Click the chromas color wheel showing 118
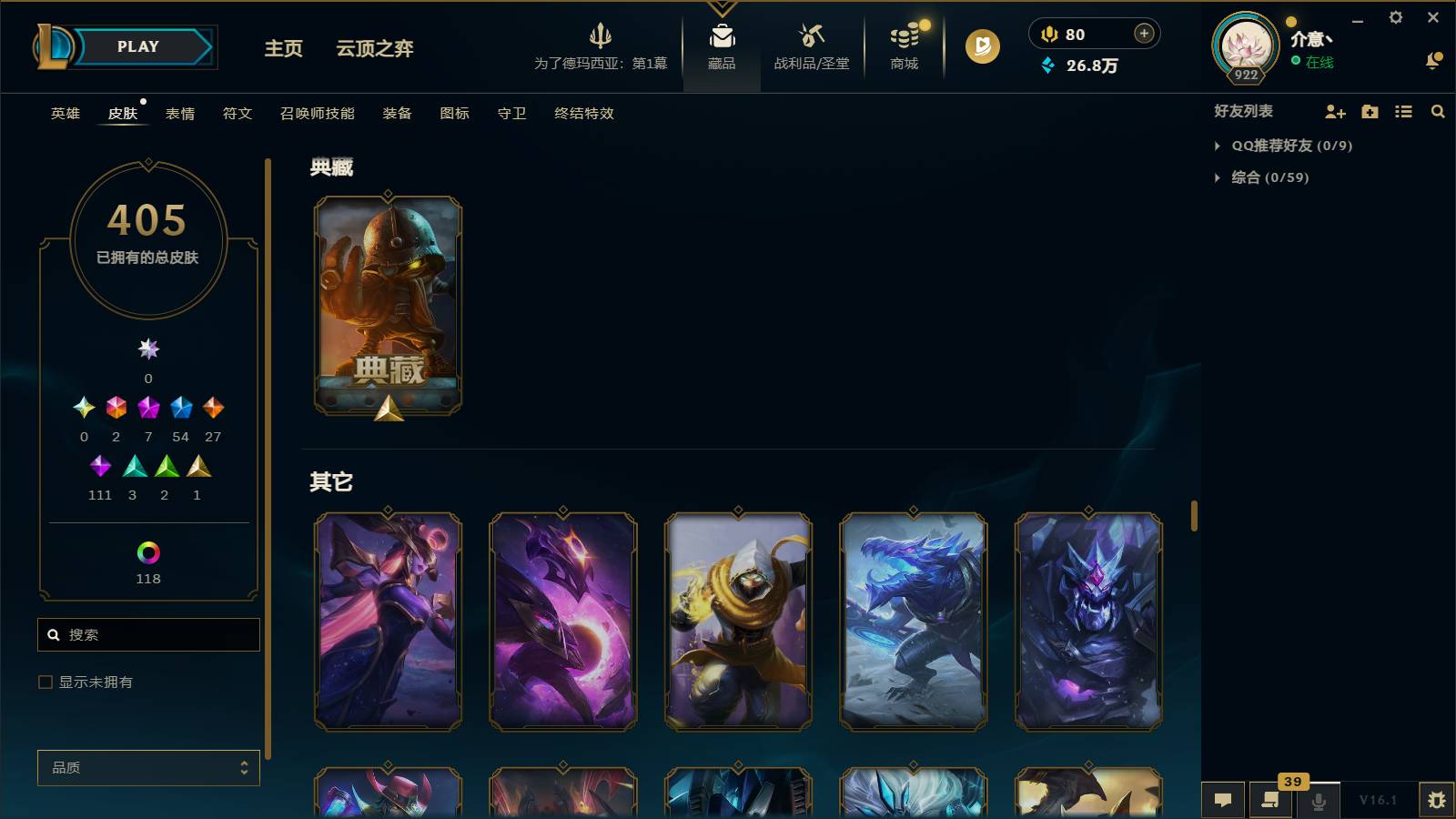 pos(147,552)
